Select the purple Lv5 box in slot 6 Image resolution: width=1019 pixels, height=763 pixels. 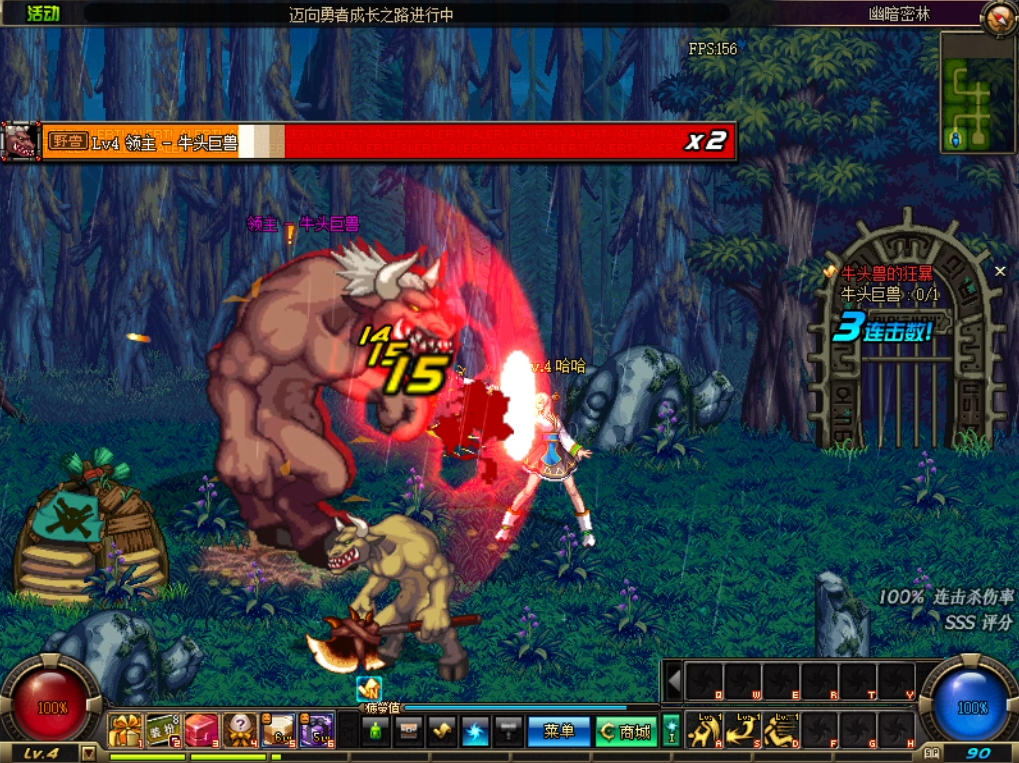(x=316, y=730)
